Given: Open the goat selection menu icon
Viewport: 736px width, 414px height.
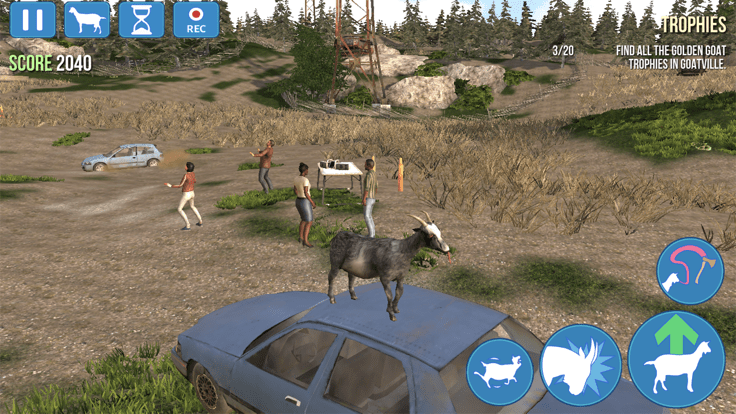Looking at the screenshot, I should point(87,20).
